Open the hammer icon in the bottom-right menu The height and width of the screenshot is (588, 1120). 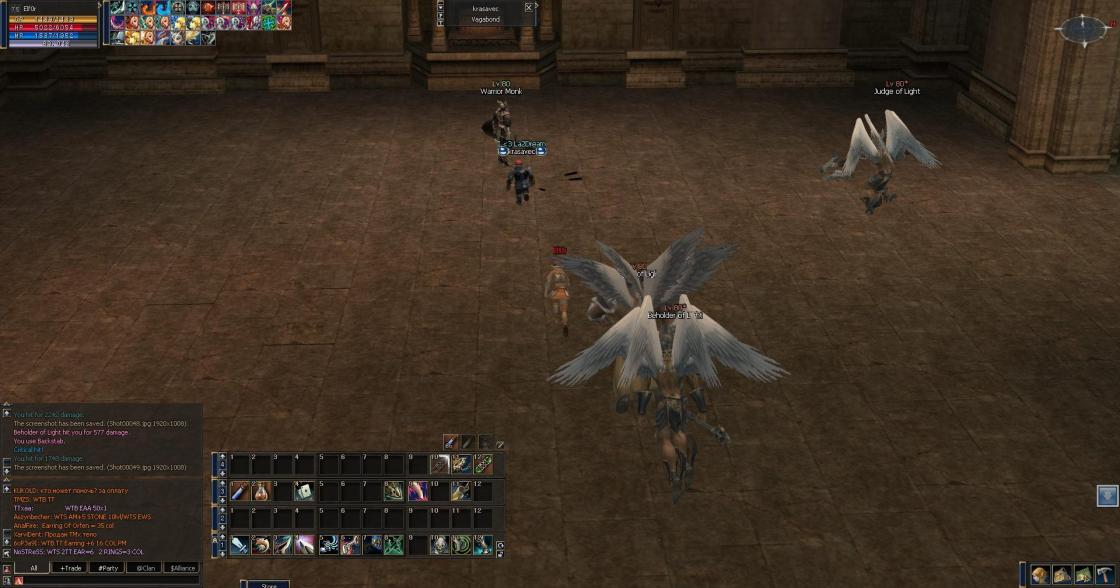[1104, 574]
